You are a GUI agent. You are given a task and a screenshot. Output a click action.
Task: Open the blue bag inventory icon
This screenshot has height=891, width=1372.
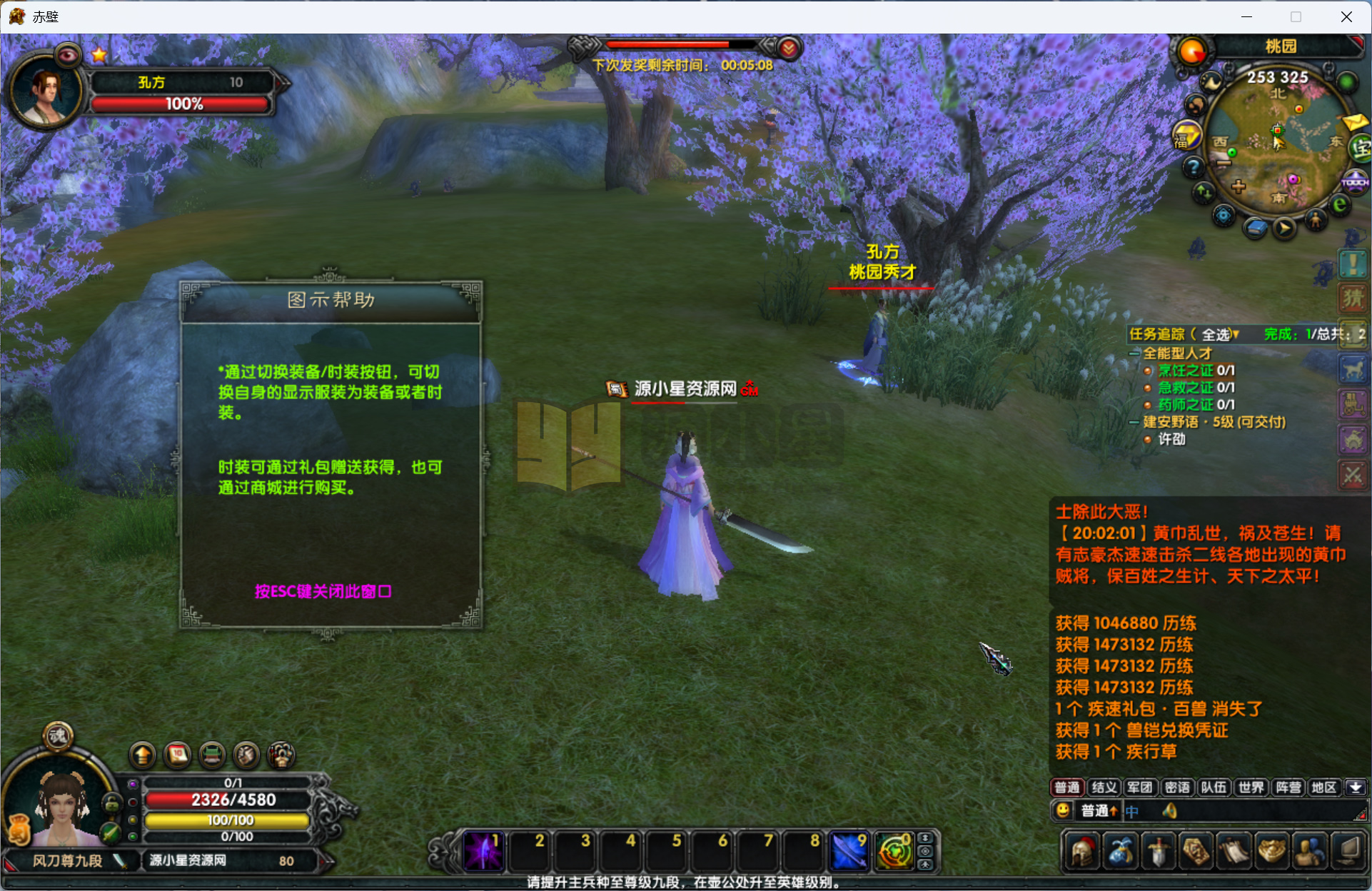(1120, 851)
